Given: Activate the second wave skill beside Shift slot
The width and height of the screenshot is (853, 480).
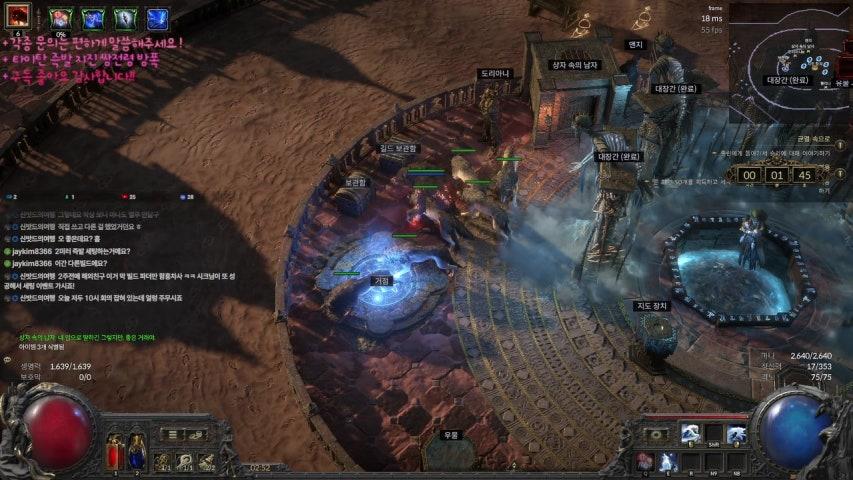Looking at the screenshot, I should pyautogui.click(x=736, y=434).
